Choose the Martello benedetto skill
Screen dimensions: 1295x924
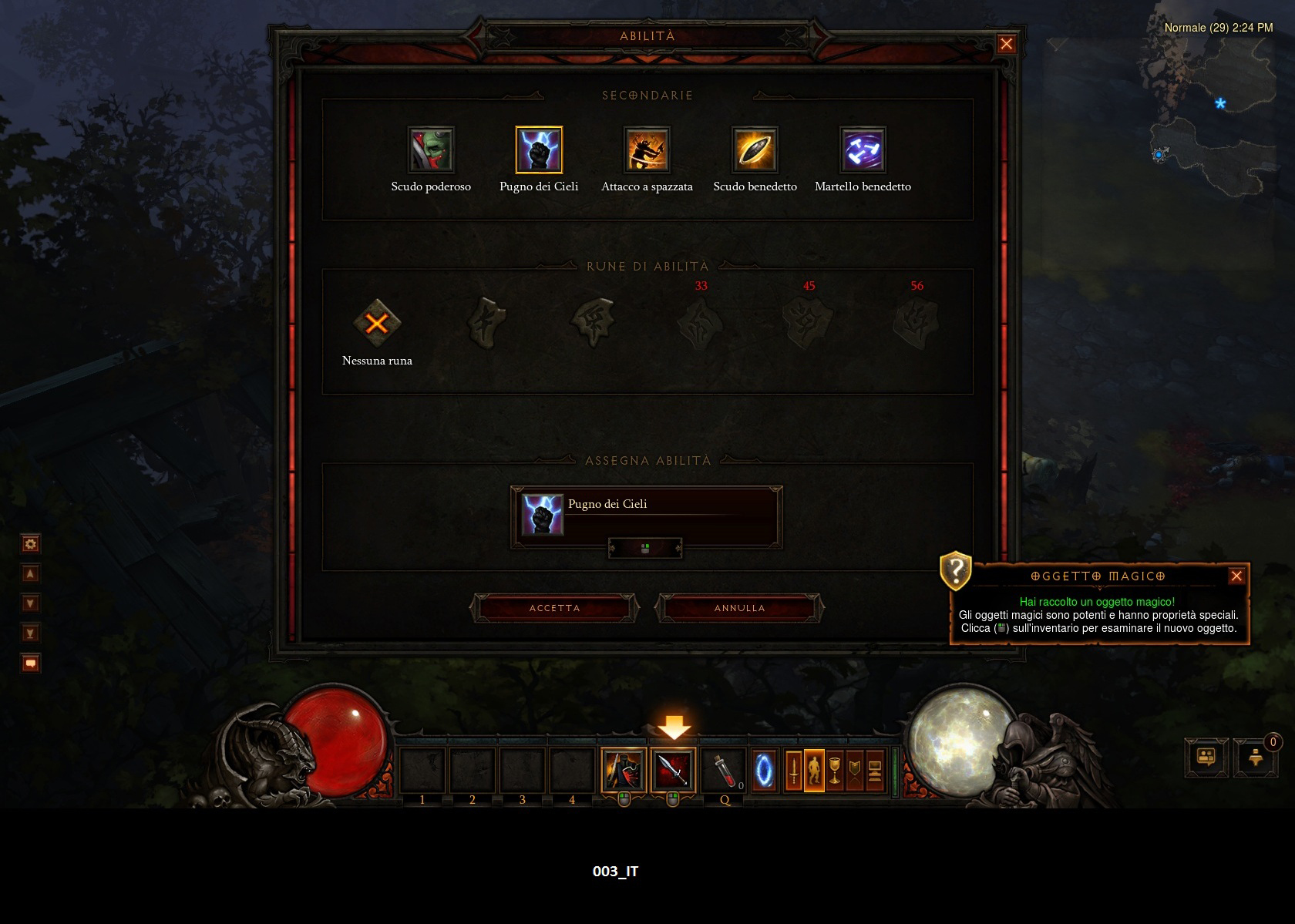863,150
